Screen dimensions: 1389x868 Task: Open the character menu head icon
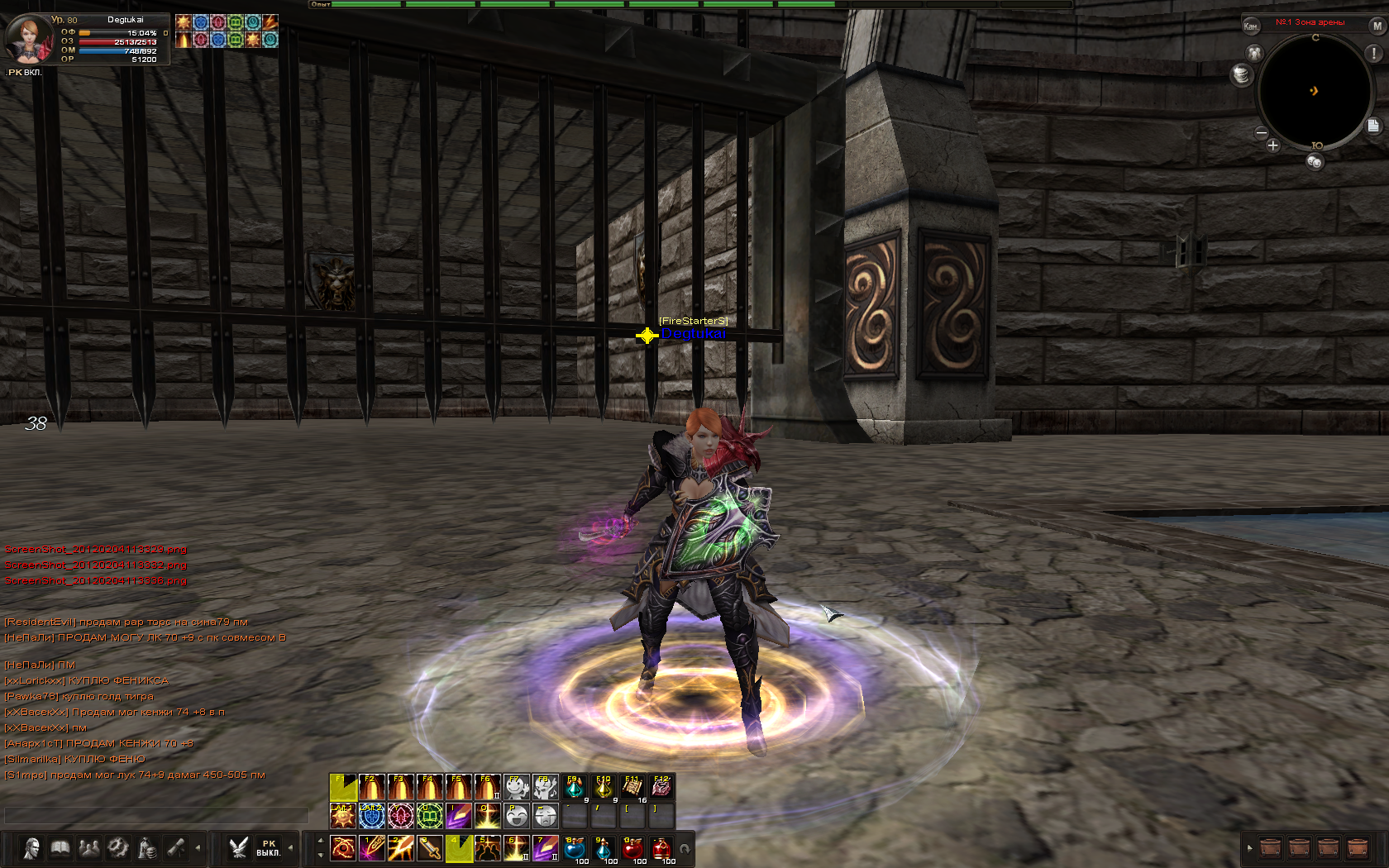coord(31,848)
